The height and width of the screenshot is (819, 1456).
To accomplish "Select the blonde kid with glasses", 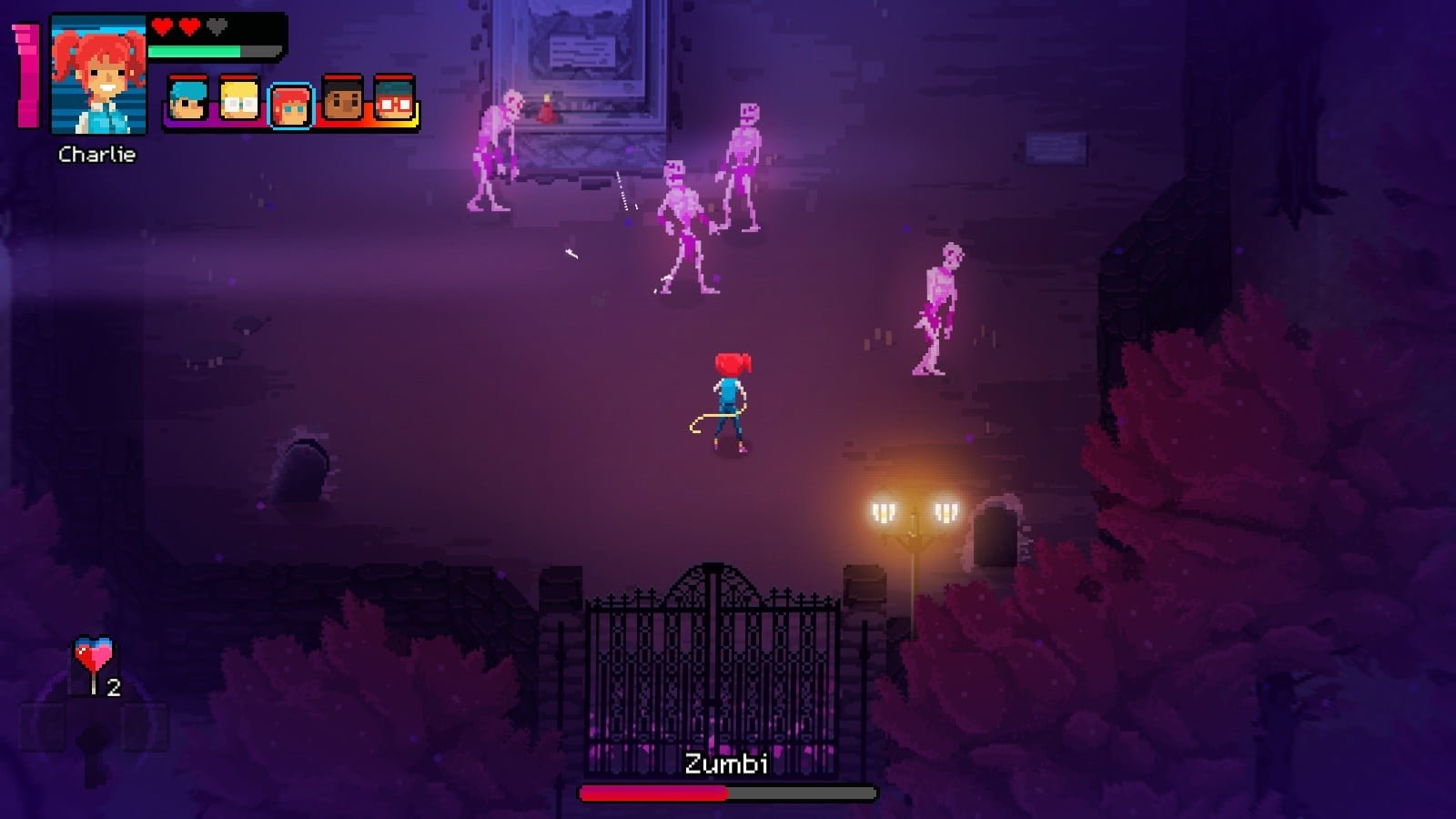I will coord(239,100).
